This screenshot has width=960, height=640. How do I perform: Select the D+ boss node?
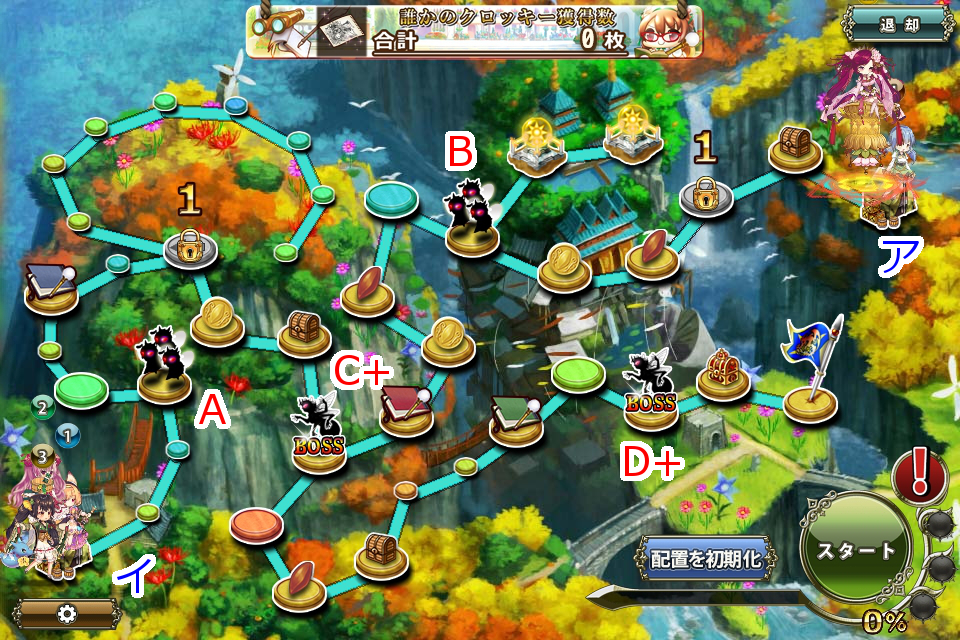[x=650, y=393]
